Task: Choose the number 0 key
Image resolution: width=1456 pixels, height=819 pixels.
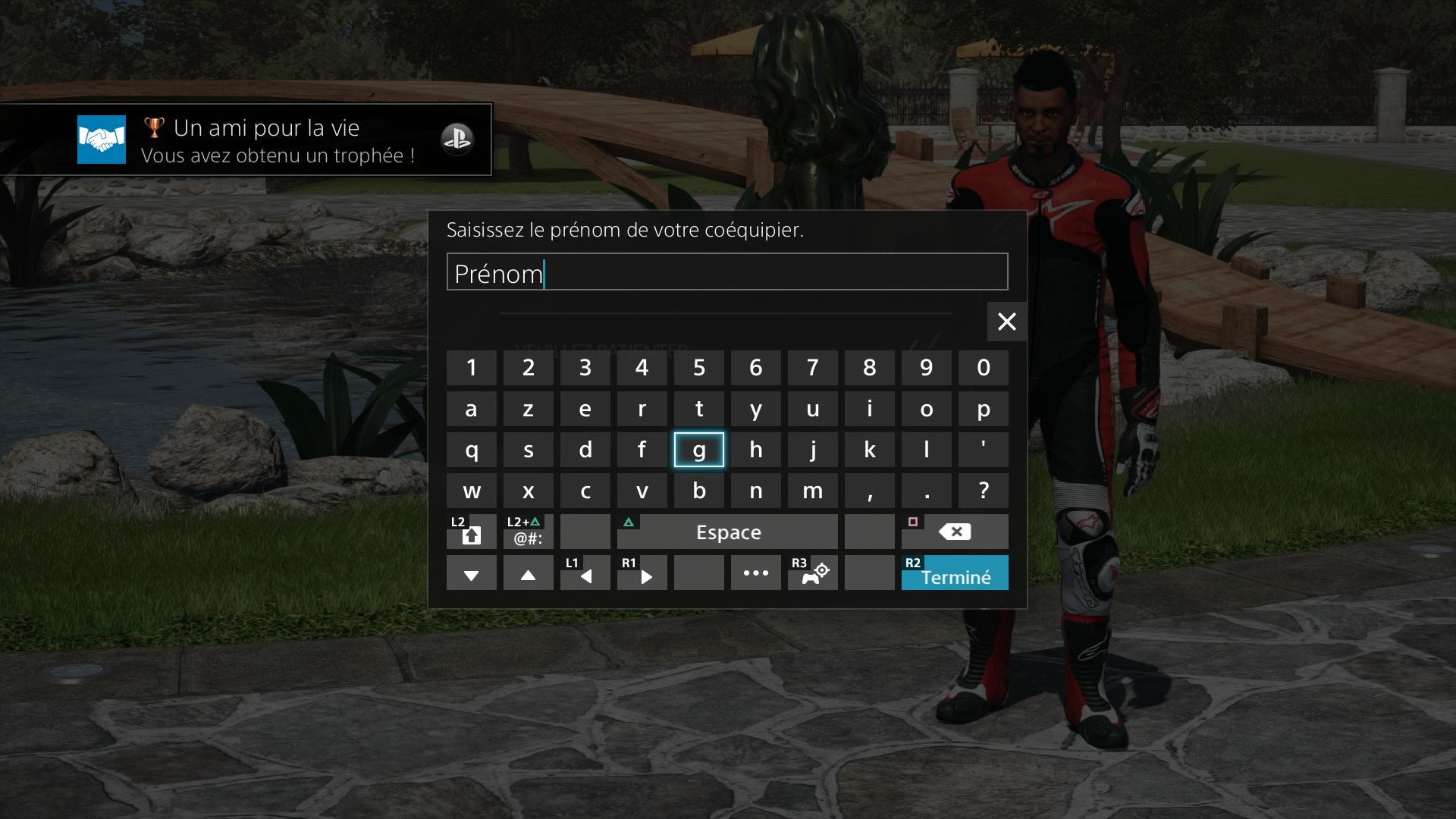Action: pos(983,368)
